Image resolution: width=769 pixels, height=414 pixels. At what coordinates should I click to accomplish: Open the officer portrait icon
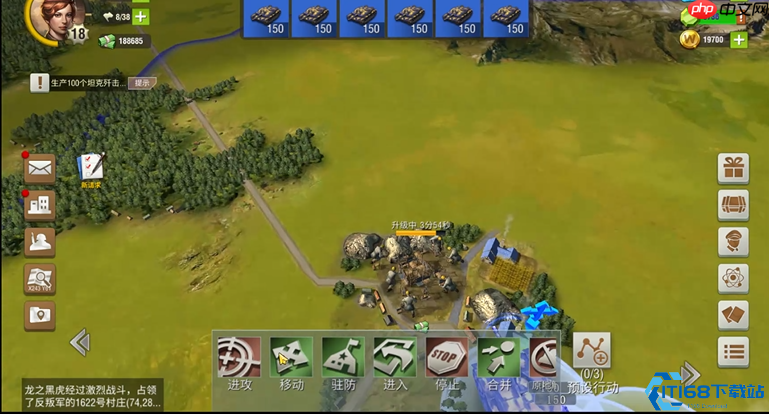click(x=733, y=242)
